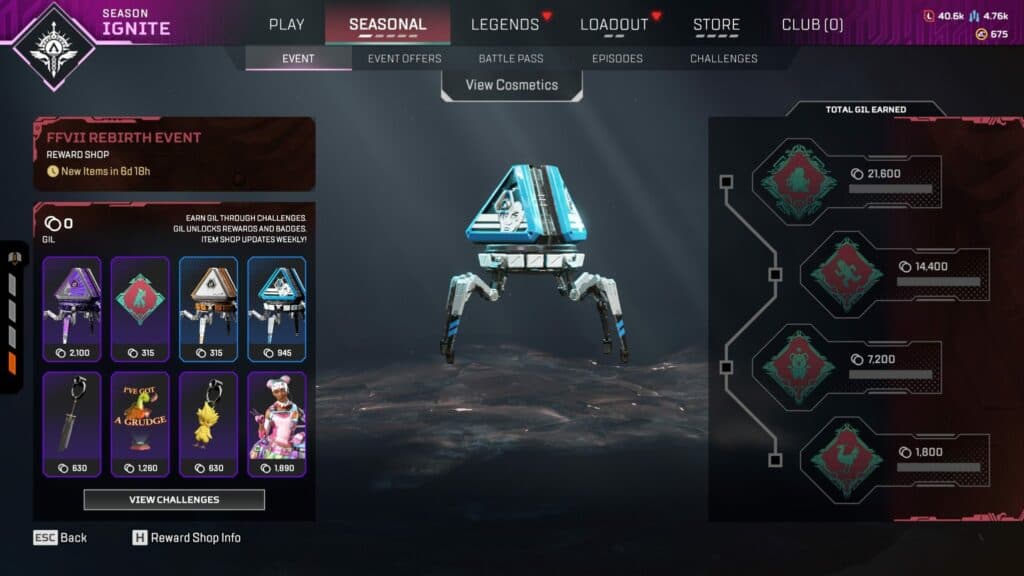Open the Episodes sub-tab
1024x576 pixels.
[x=617, y=59]
